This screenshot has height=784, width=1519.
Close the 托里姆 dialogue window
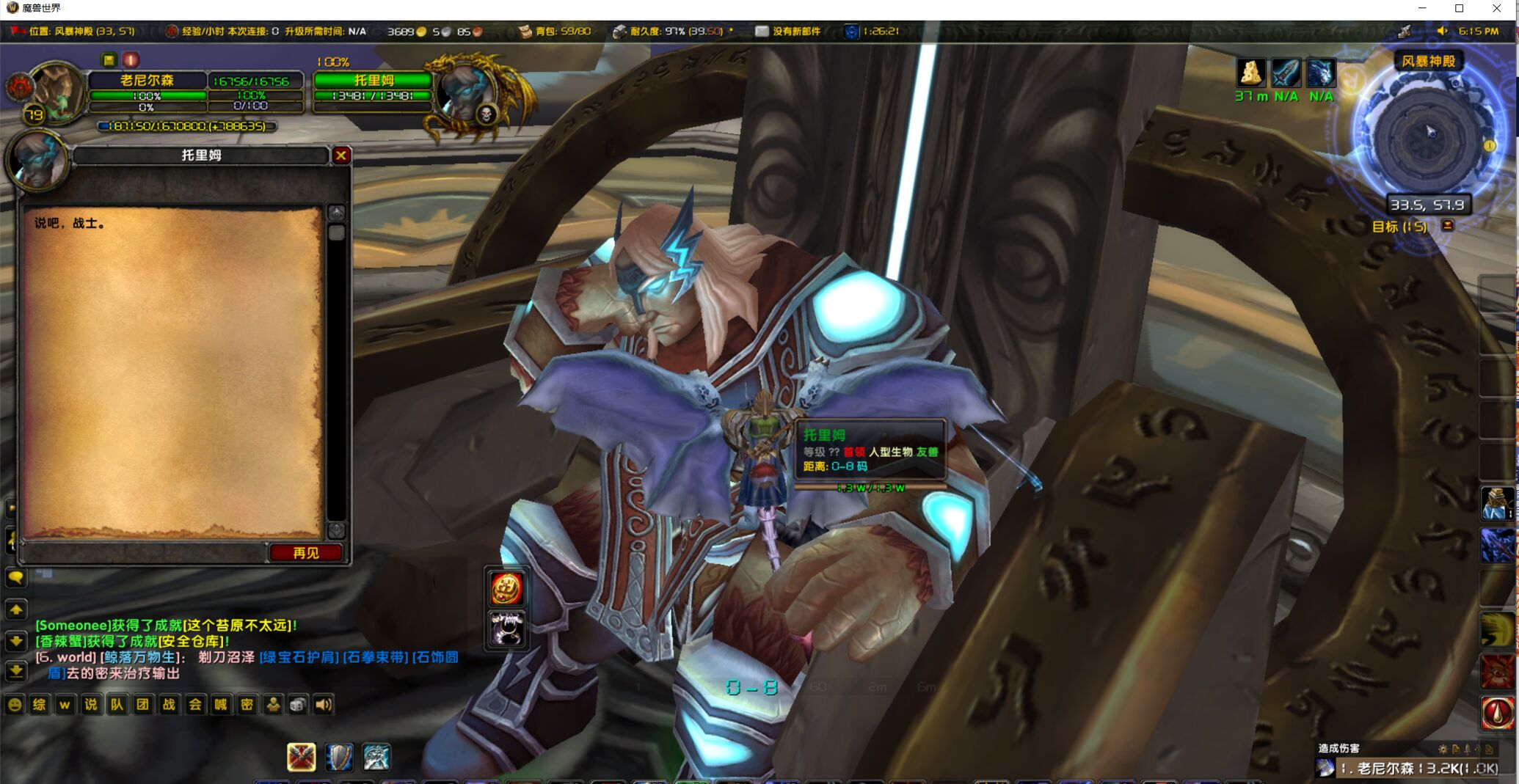coord(340,155)
